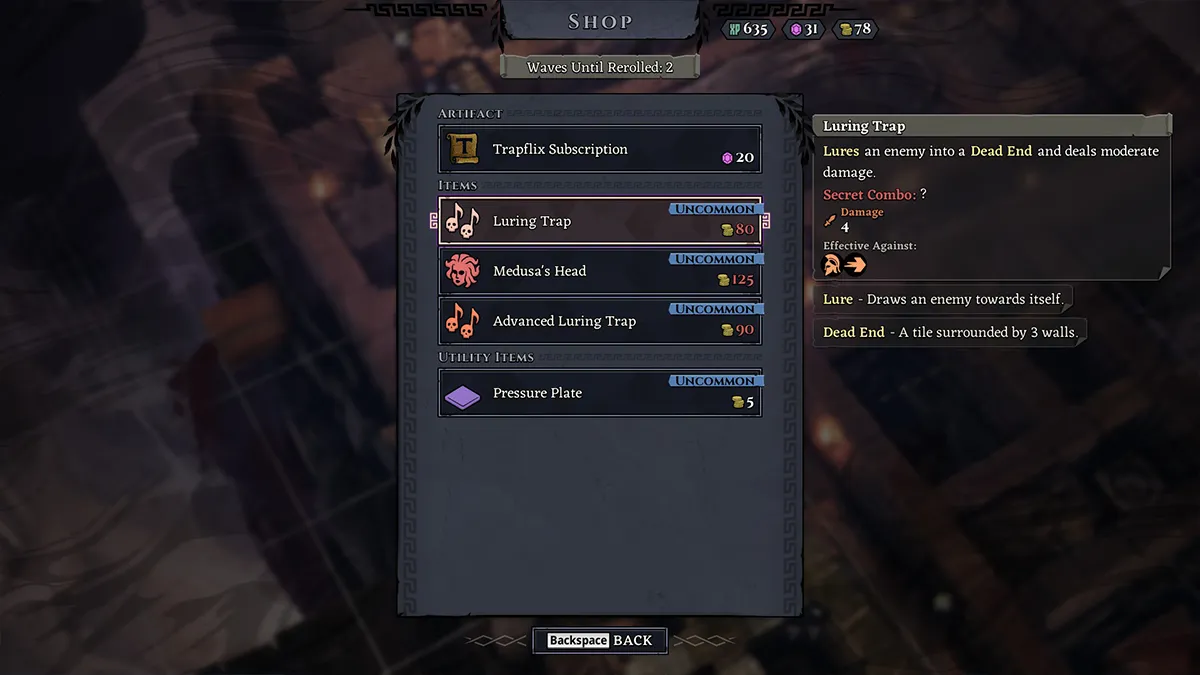Buy the Trapflix Subscription artifact
The image size is (1200, 675).
tap(600, 150)
